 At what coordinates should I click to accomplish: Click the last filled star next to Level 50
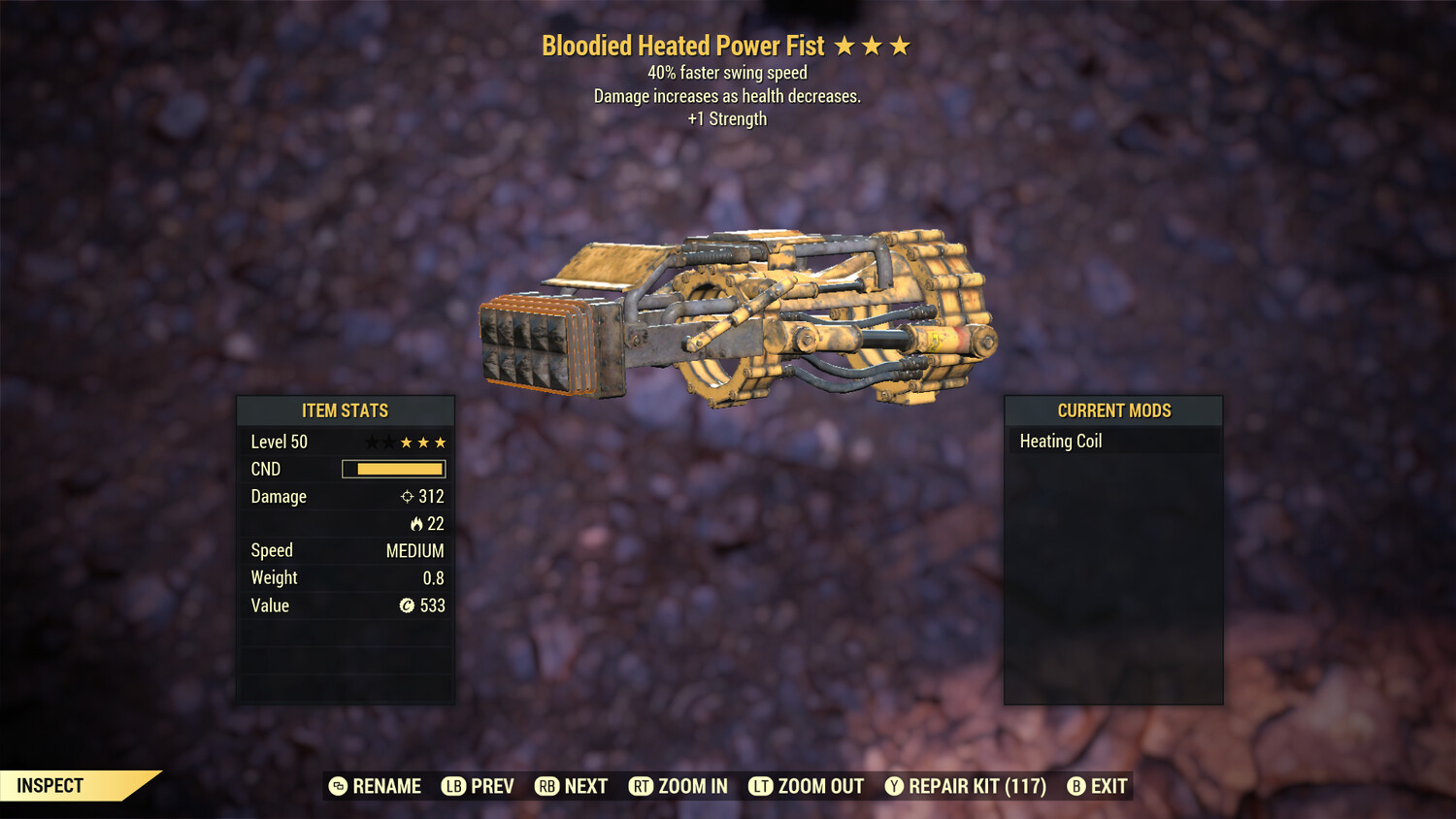(439, 442)
